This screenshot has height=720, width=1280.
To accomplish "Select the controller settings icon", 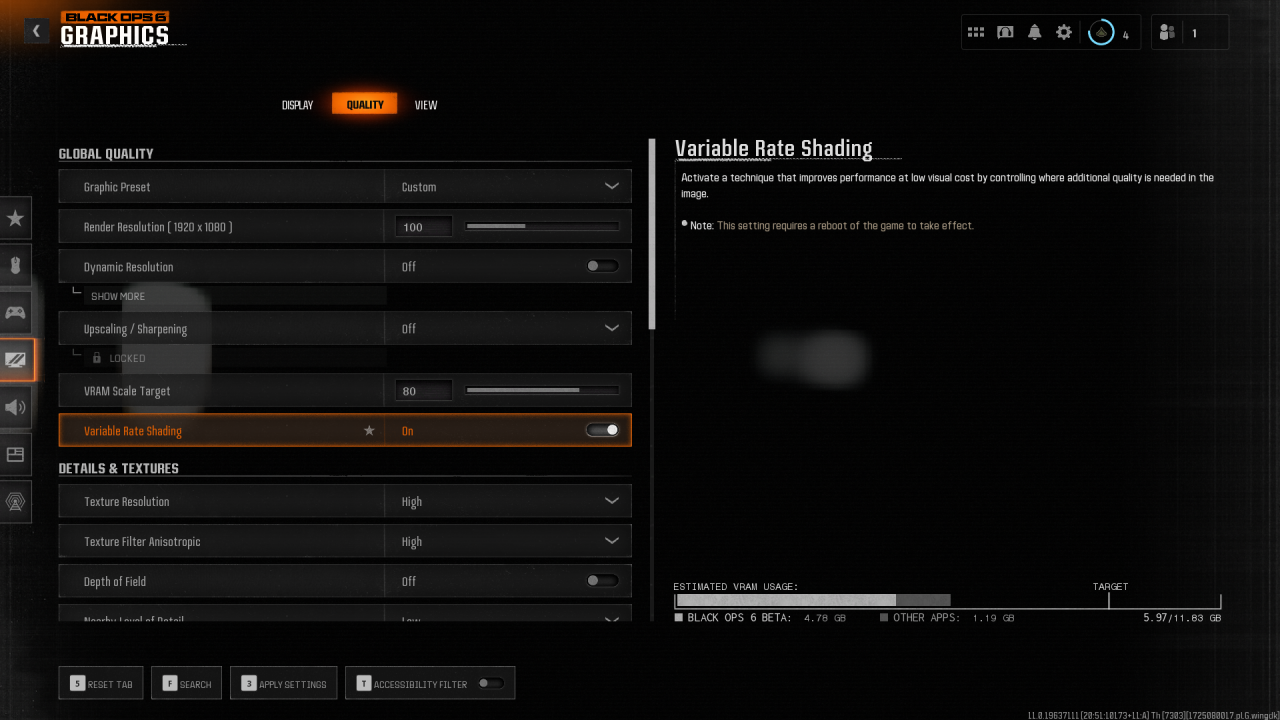I will coord(15,311).
